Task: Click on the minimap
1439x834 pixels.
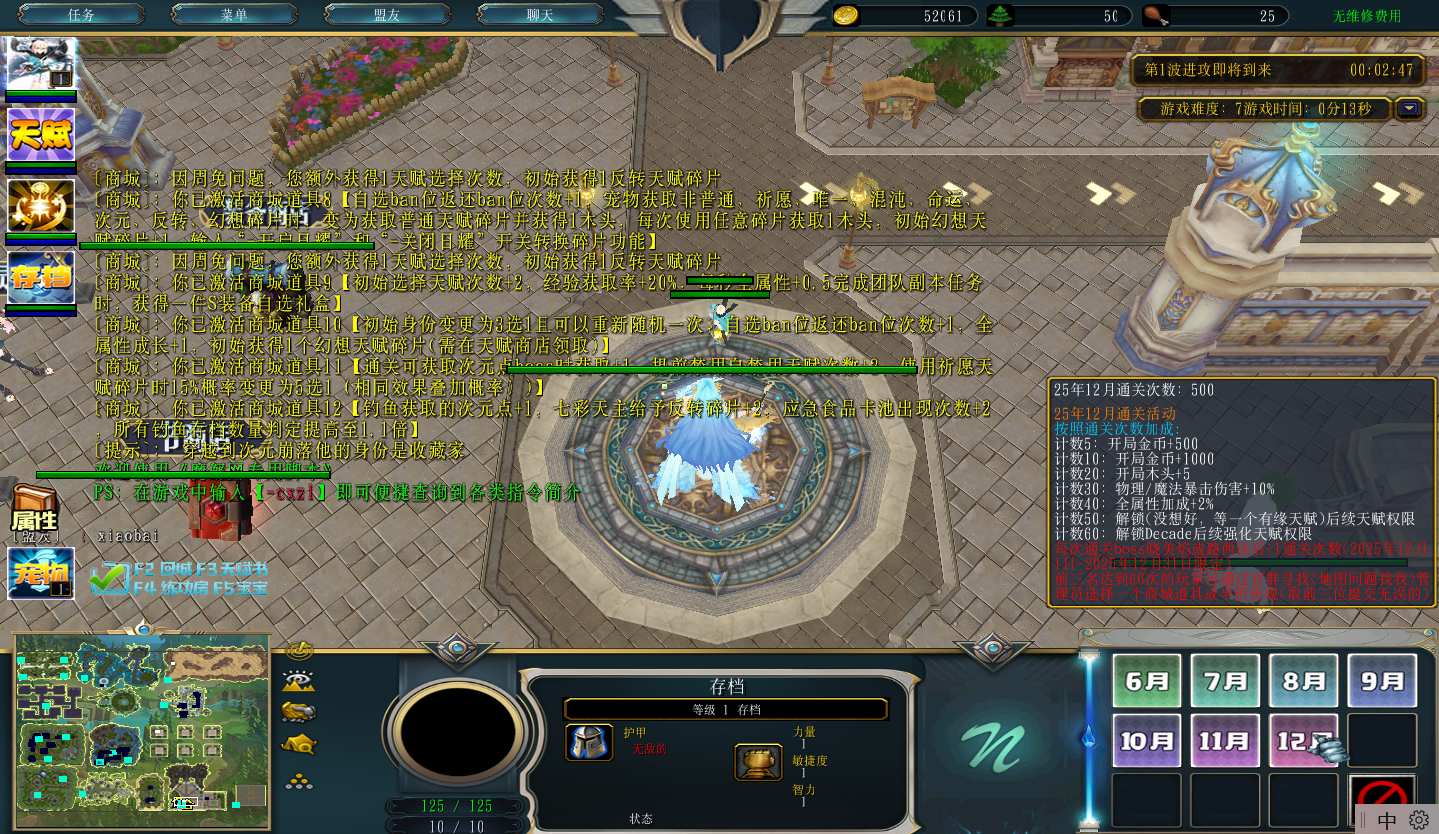Action: point(141,728)
